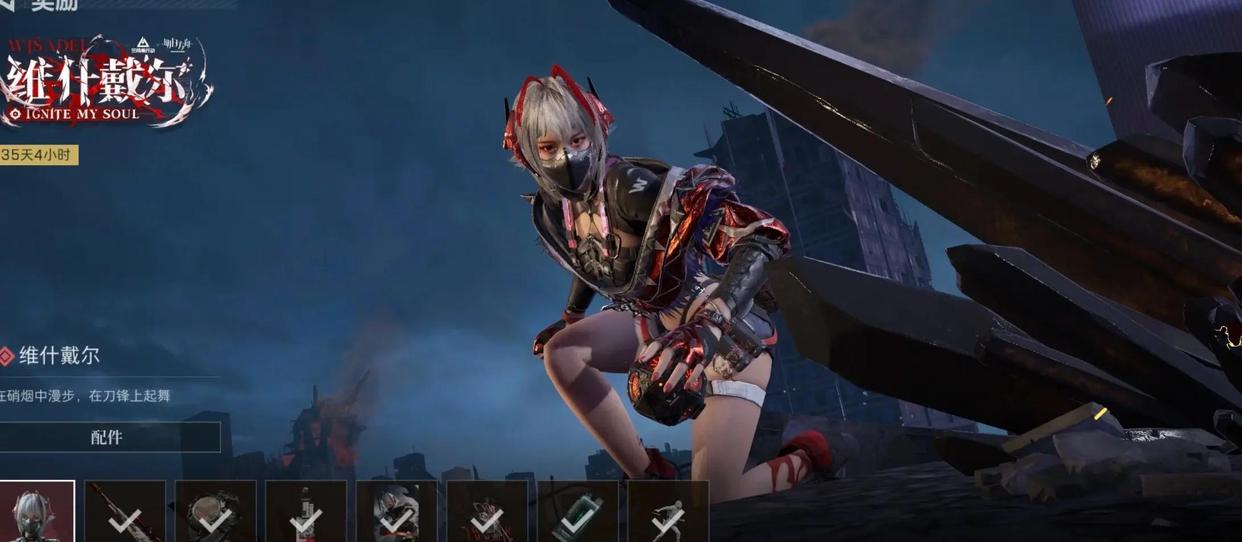Choose the red rifle skin reward
Screen dimensions: 1242x542
coord(125,511)
